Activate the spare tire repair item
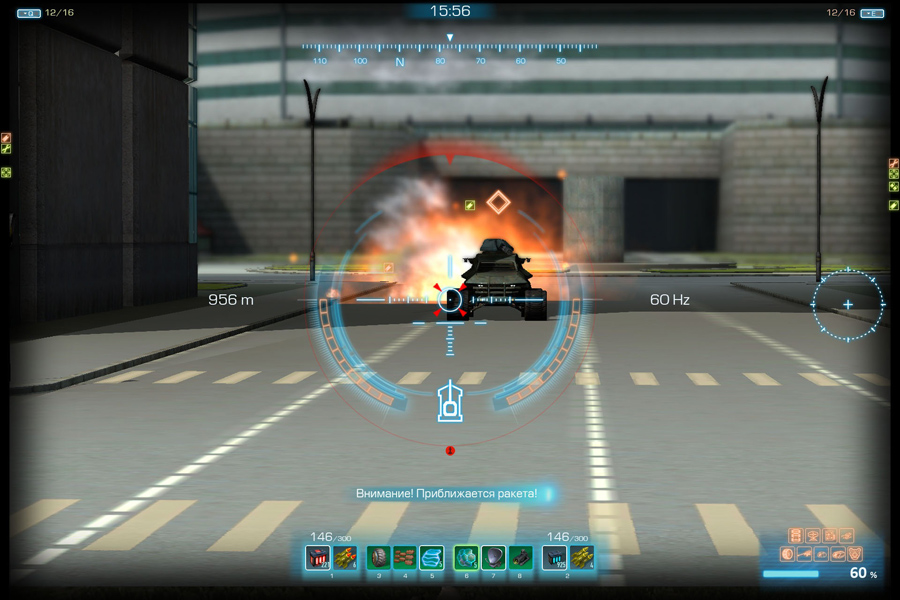The width and height of the screenshot is (900, 600). point(379,558)
